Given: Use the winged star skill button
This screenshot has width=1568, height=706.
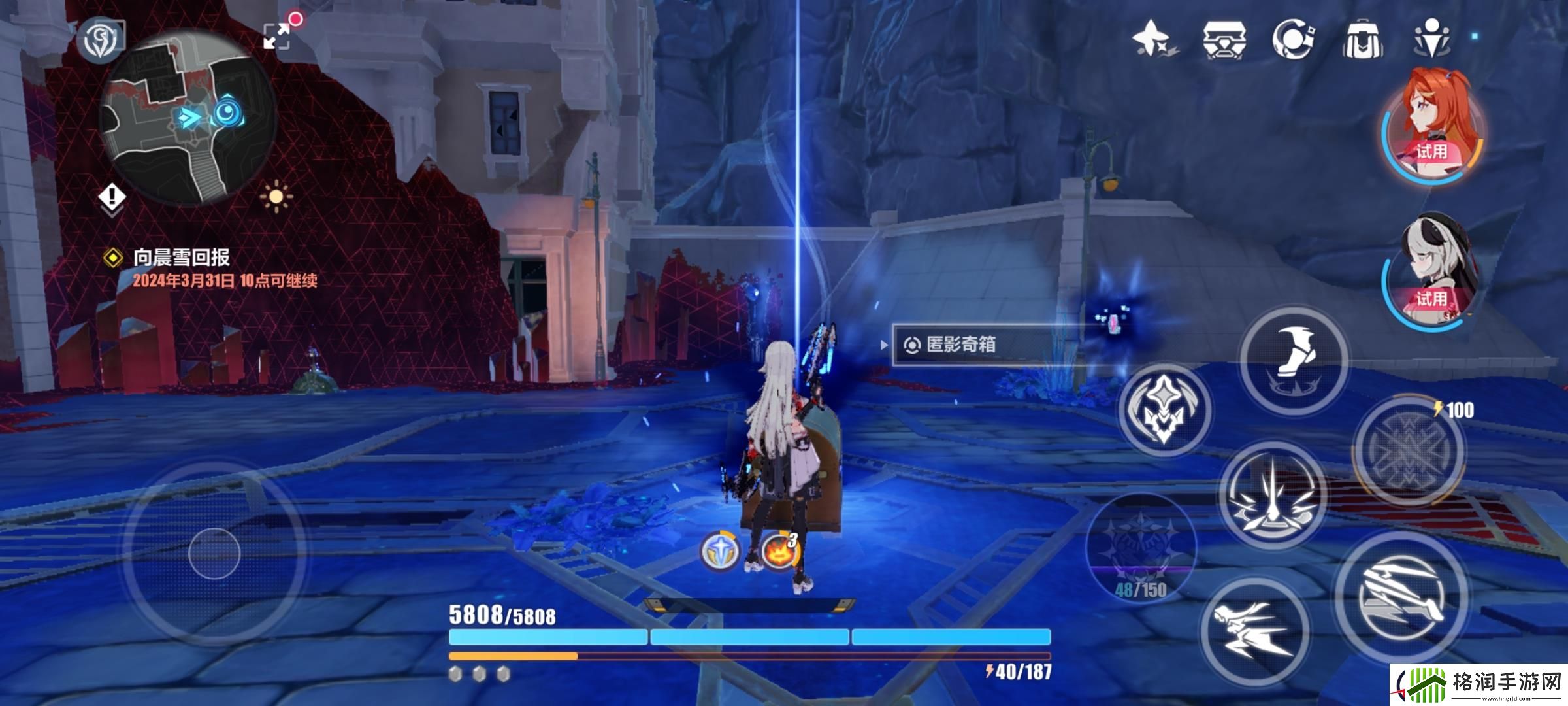Looking at the screenshot, I should click(1164, 410).
